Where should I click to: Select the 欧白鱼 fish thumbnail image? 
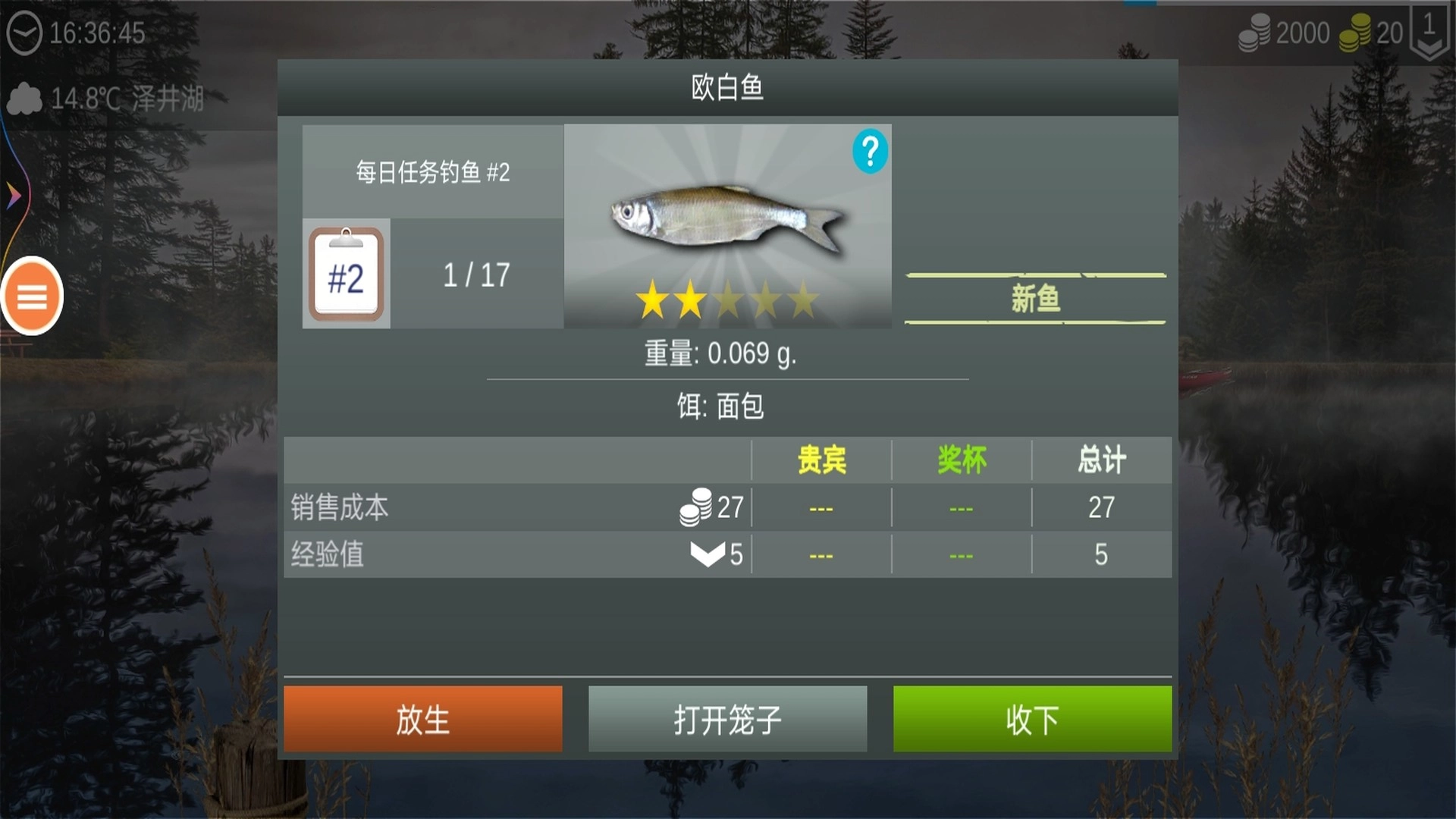click(x=727, y=216)
